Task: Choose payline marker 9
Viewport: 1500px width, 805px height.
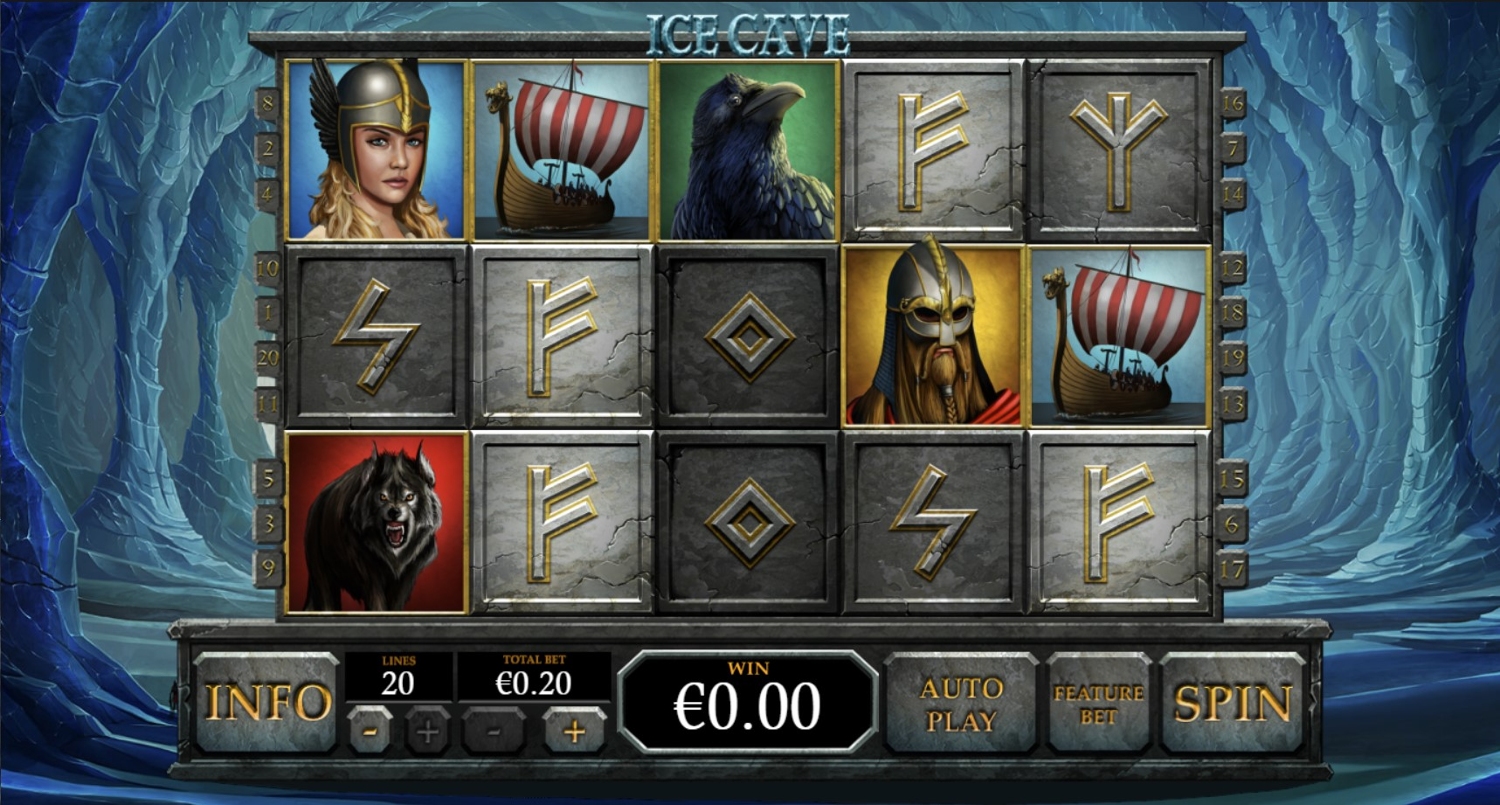Action: (x=267, y=570)
